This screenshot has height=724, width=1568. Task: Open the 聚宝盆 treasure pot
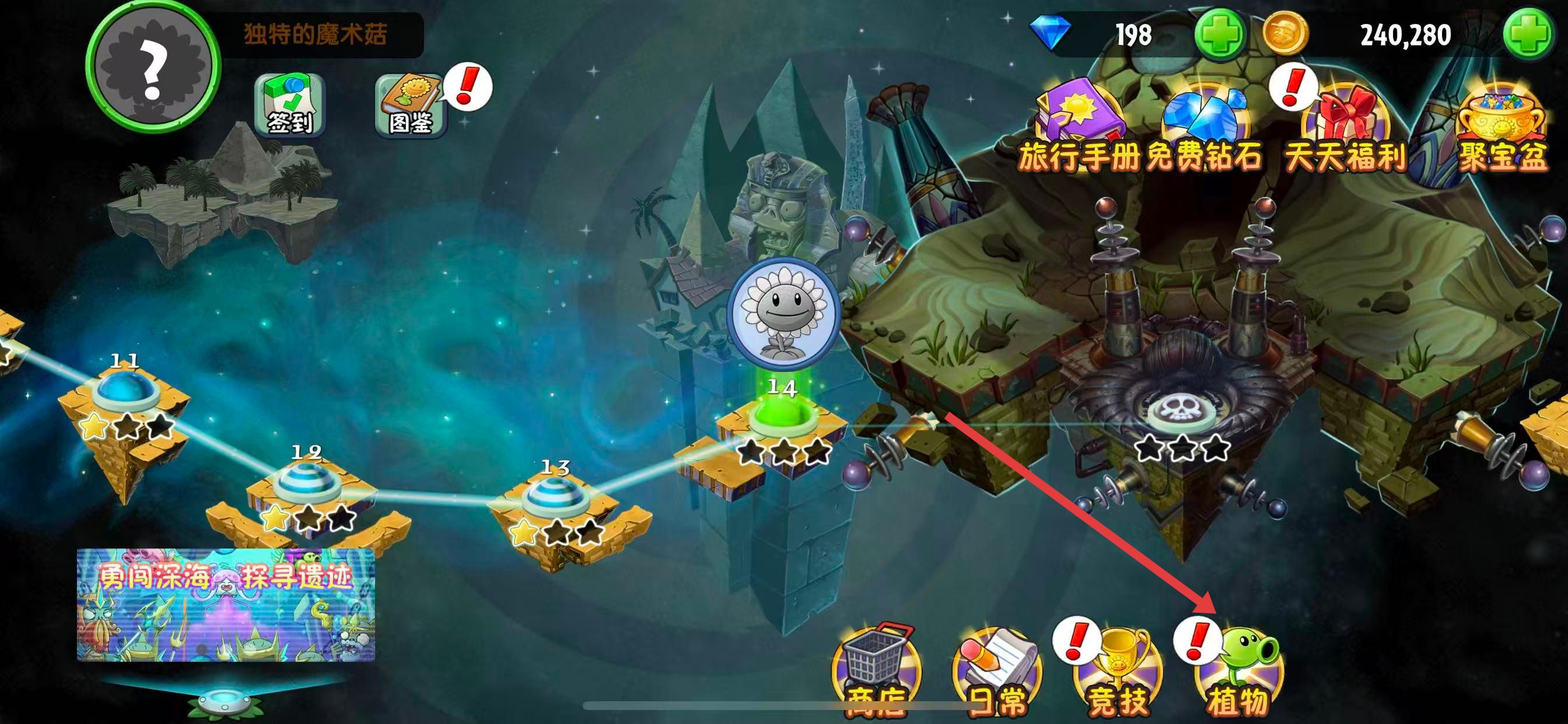pyautogui.click(x=1501, y=125)
